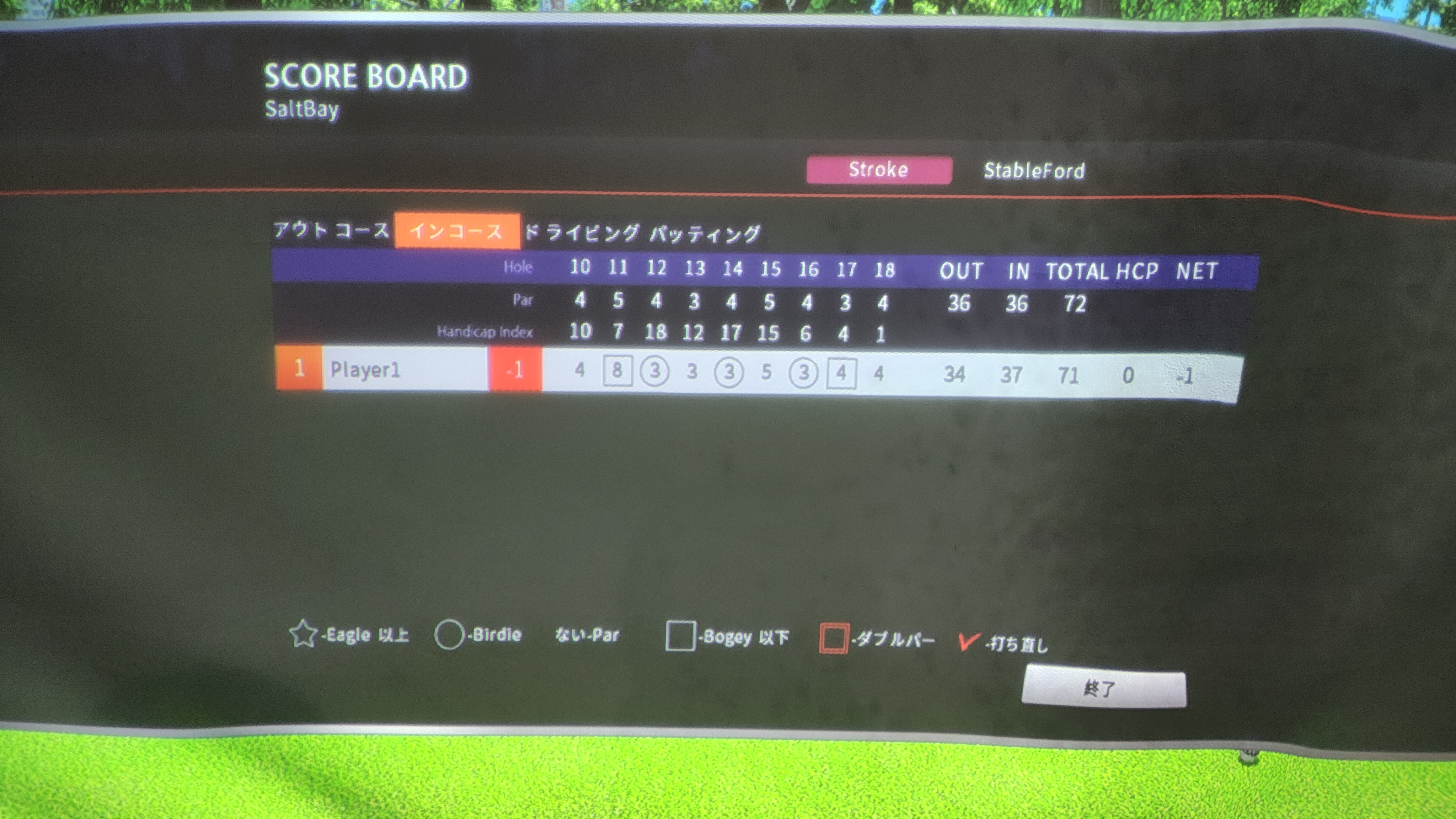Image resolution: width=1456 pixels, height=819 pixels.
Task: Open the アウトコース tab
Action: [x=331, y=230]
